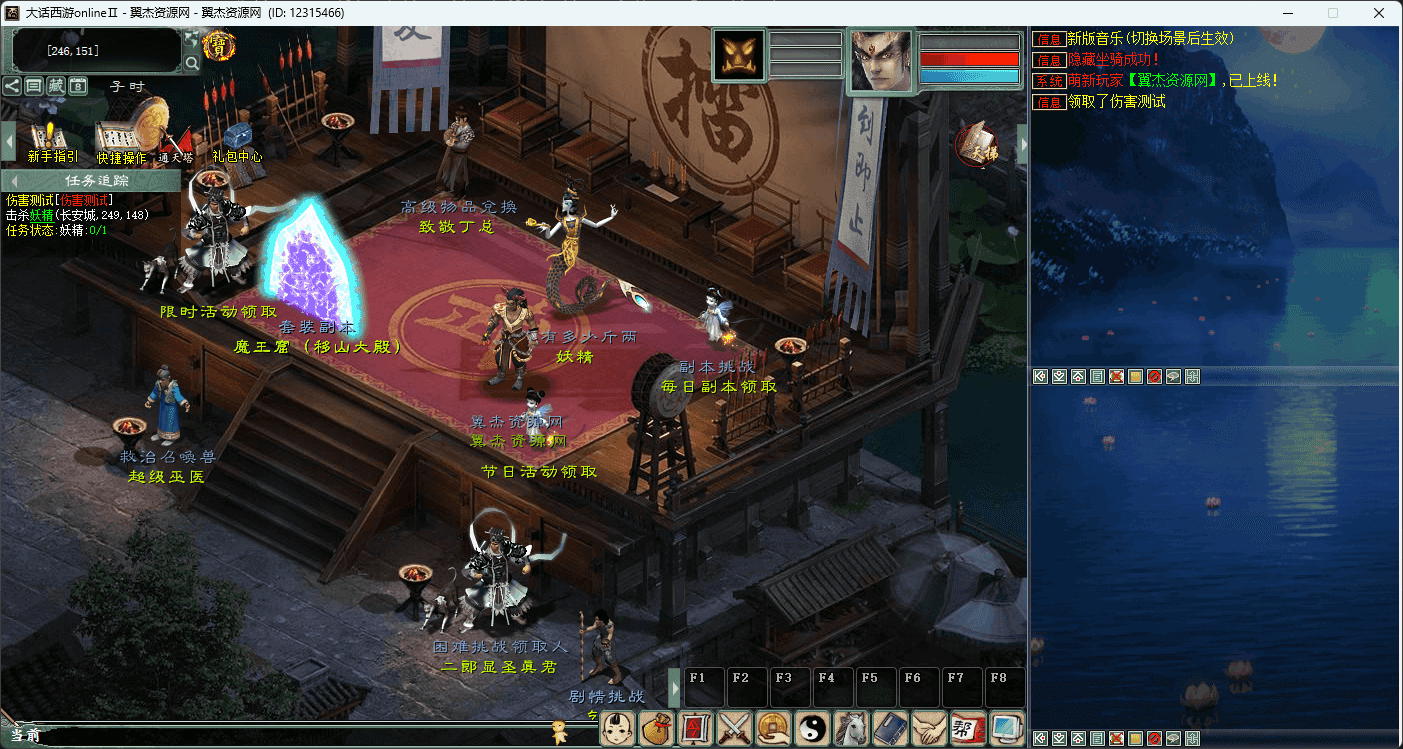This screenshot has width=1403, height=749.
Task: Open the 快捷操作 quick actions scroll
Action: 121,142
